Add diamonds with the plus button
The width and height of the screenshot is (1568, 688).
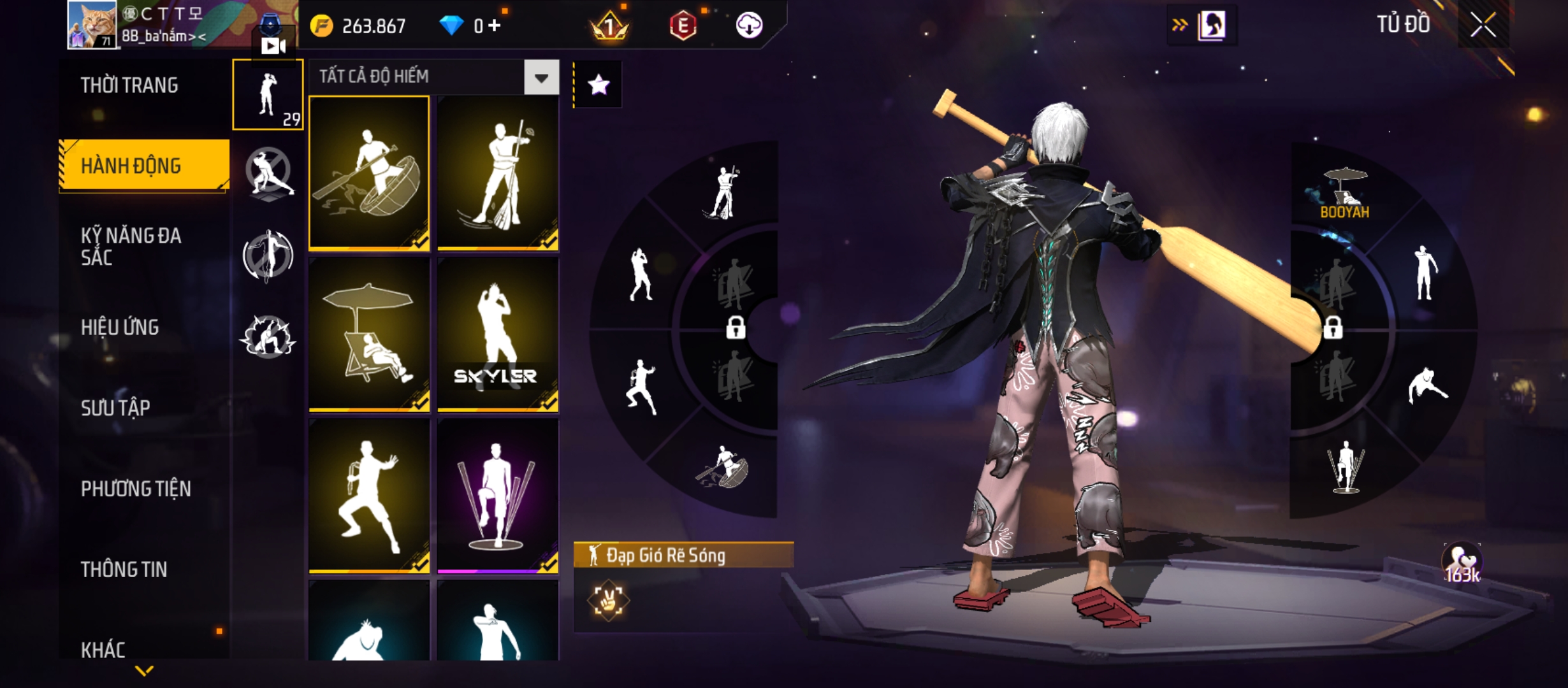pyautogui.click(x=495, y=25)
